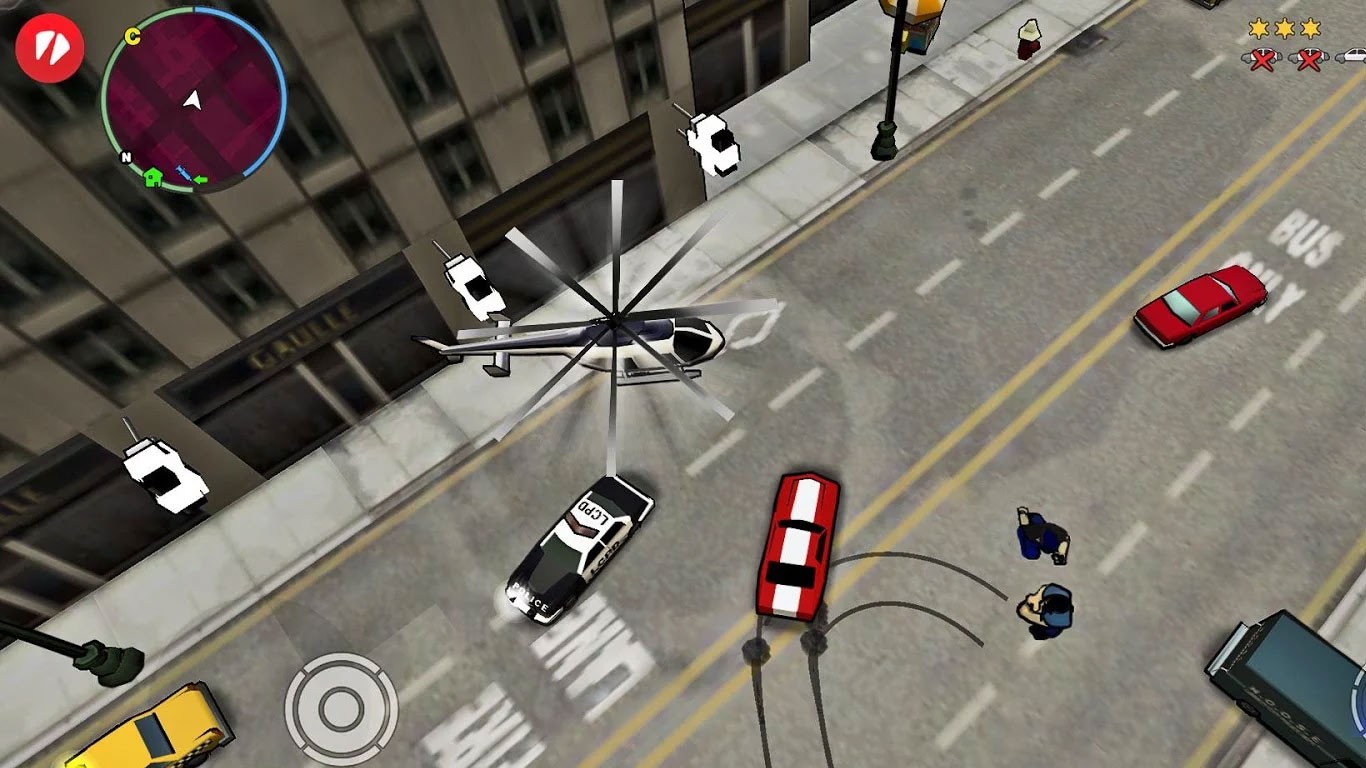Tap the third wanted-level star
Viewport: 1366px width, 768px height.
point(1310,28)
